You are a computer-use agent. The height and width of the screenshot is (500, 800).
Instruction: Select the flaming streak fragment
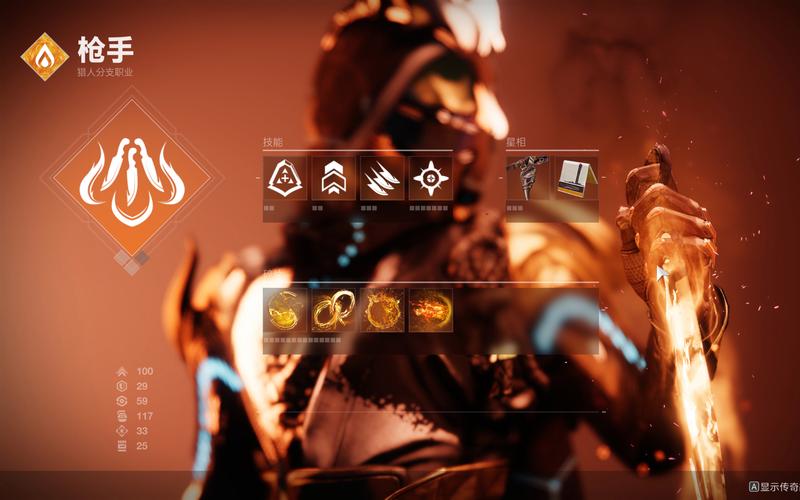click(431, 310)
